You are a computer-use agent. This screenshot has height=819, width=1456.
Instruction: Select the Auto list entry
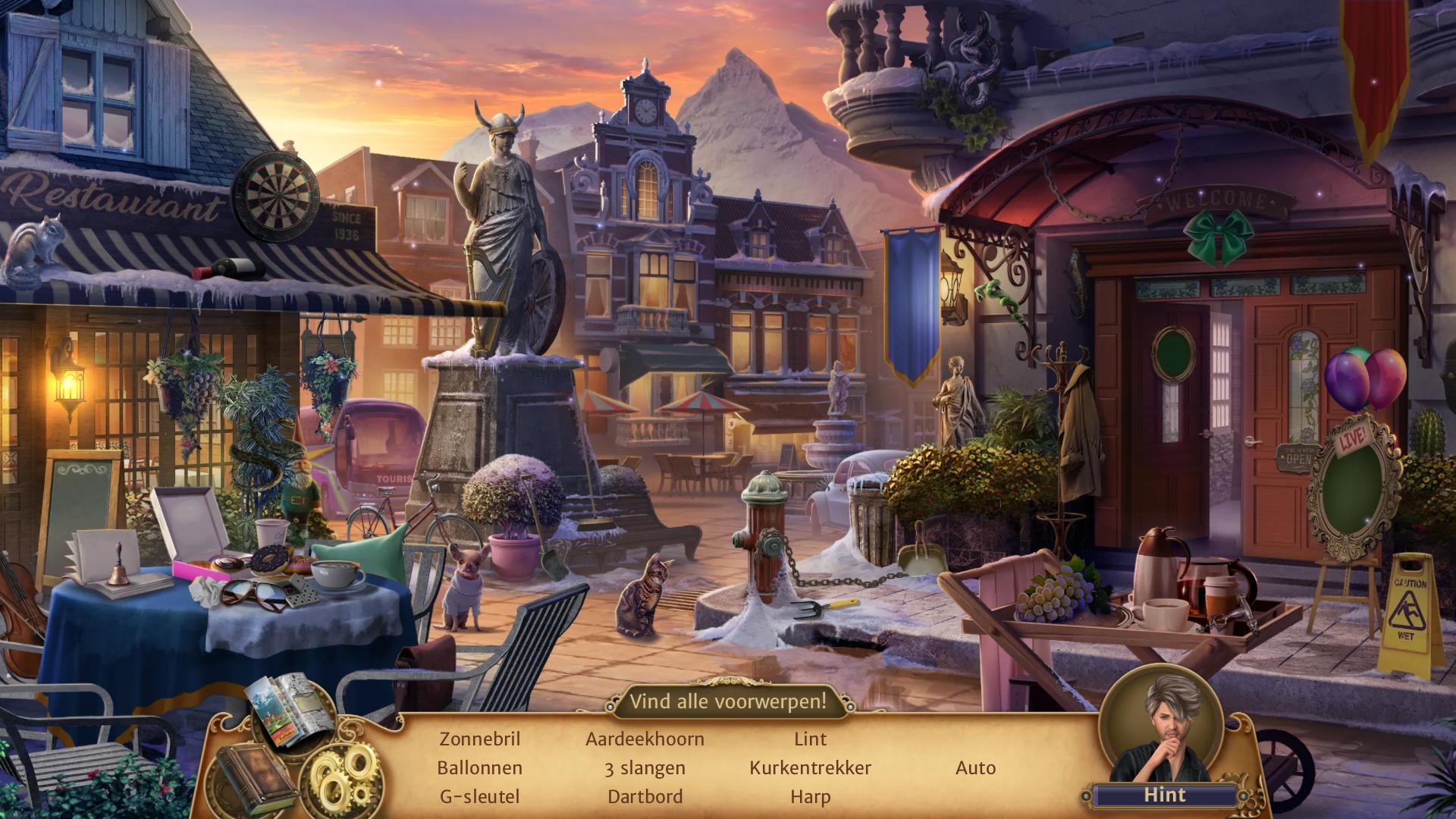pyautogui.click(x=975, y=767)
